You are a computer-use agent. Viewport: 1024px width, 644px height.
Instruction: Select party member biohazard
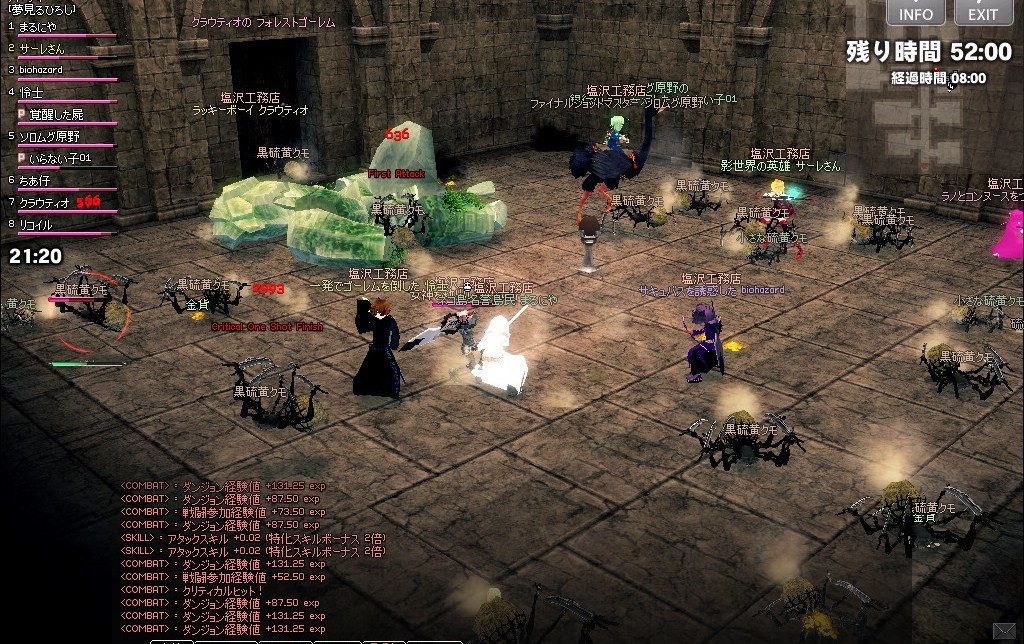(x=40, y=70)
